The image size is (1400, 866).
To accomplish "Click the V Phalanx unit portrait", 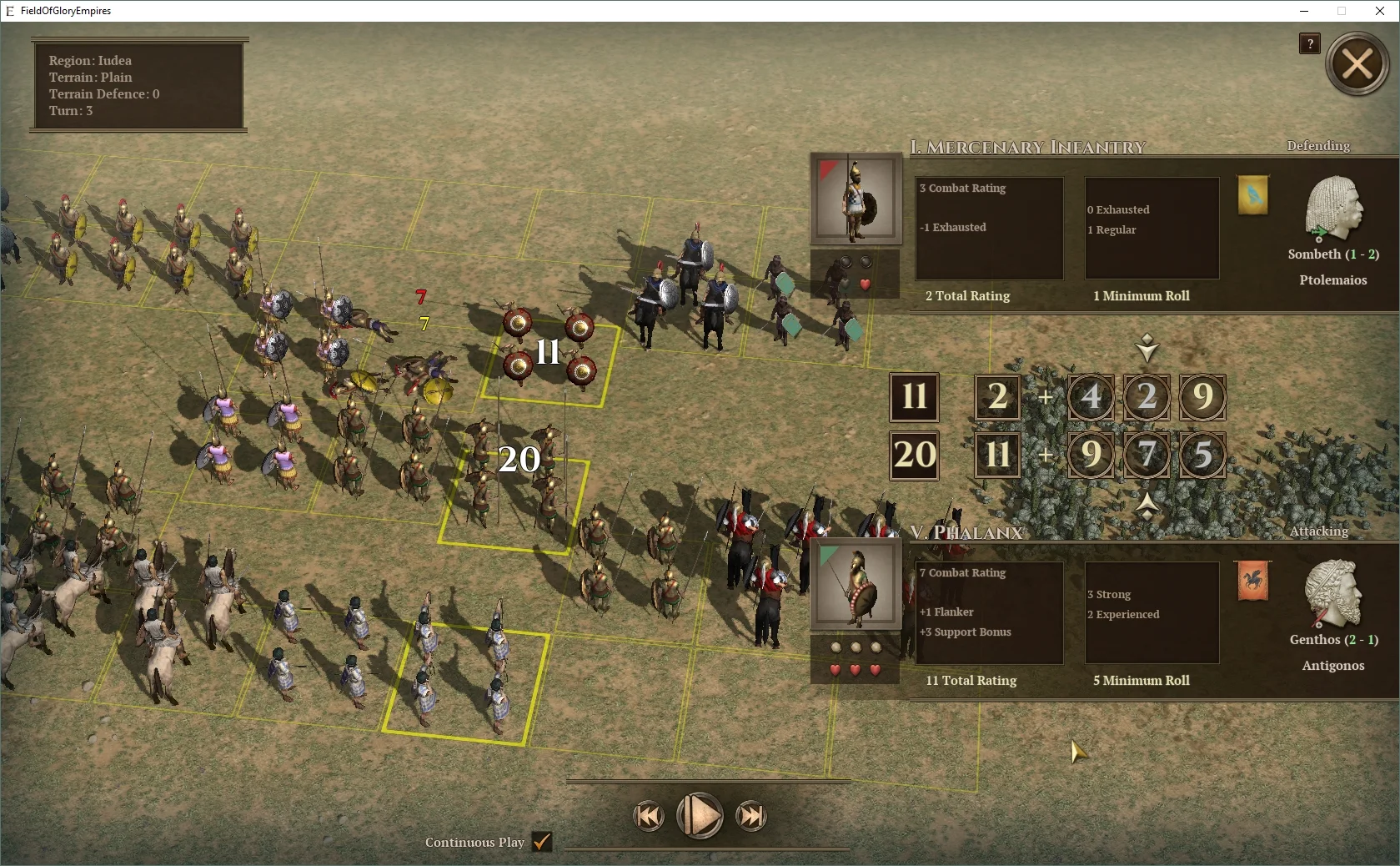I will pos(855,584).
